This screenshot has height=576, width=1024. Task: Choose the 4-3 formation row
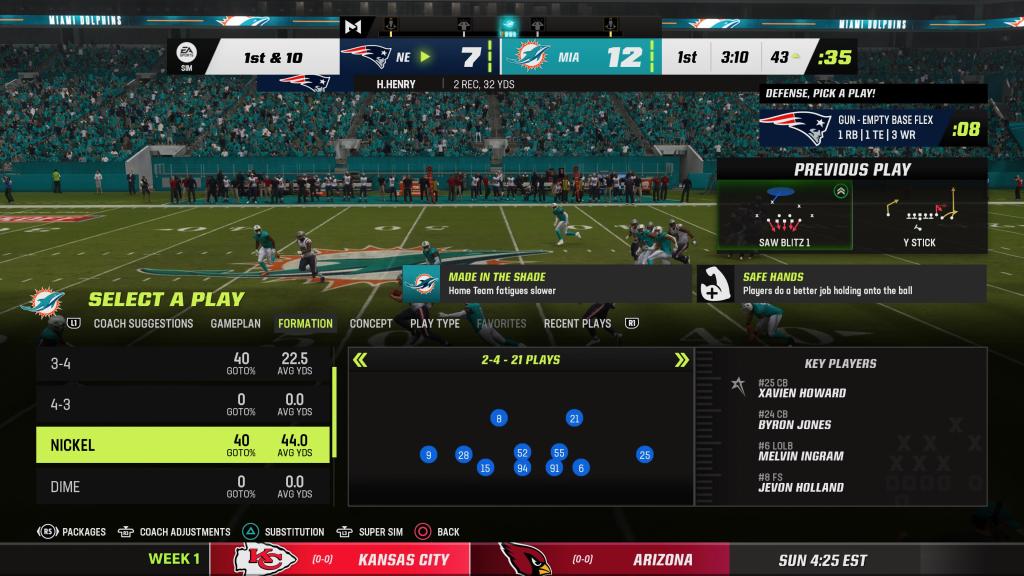183,404
